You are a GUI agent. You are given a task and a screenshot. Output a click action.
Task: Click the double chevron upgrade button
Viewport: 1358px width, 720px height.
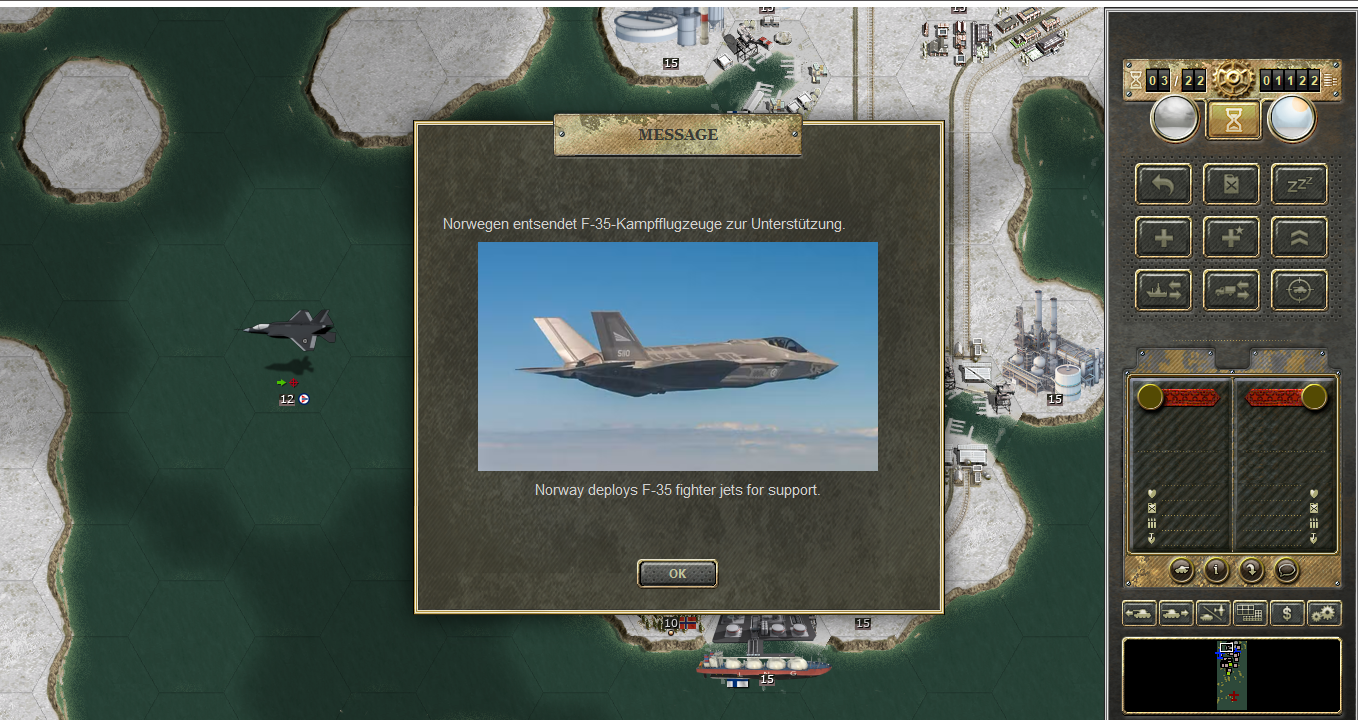[x=1299, y=237]
